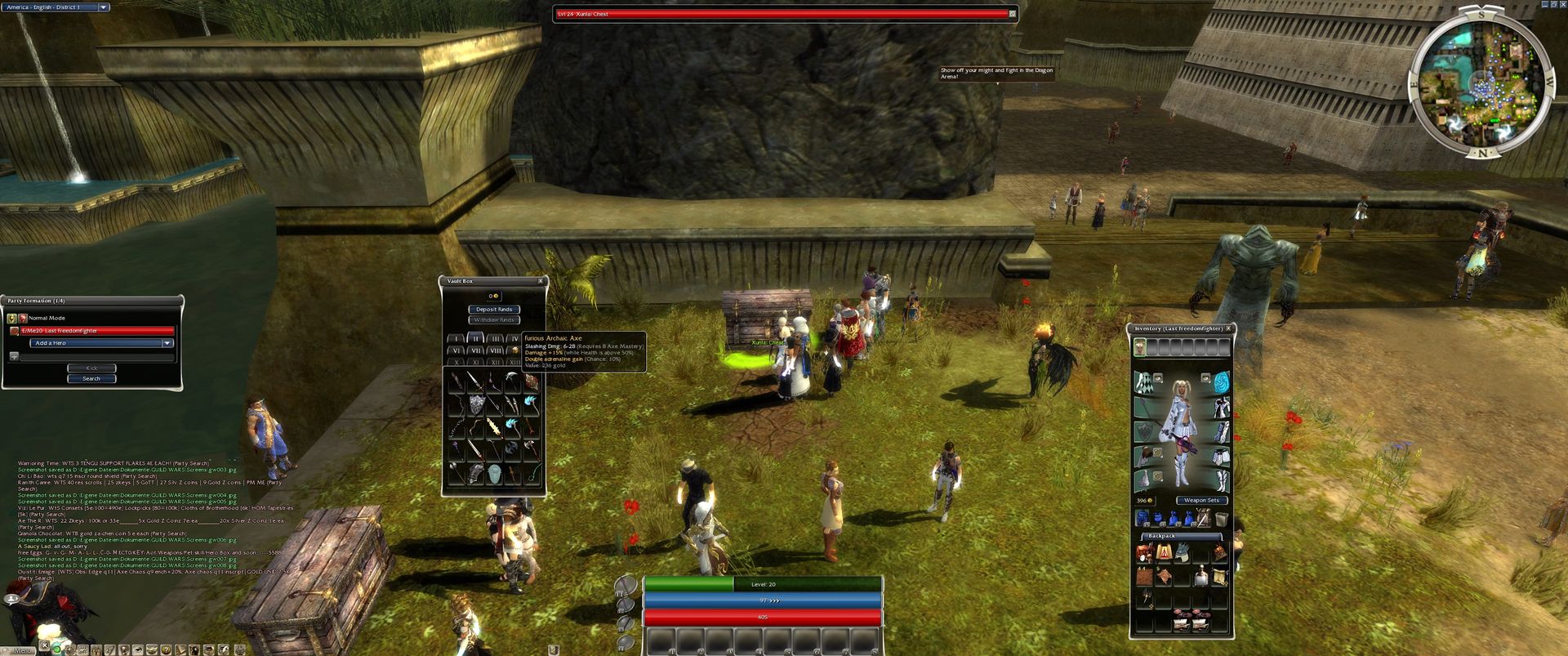Close the Xunlai Chest target bar
Viewport: 1568px width, 656px height.
pyautogui.click(x=1012, y=14)
